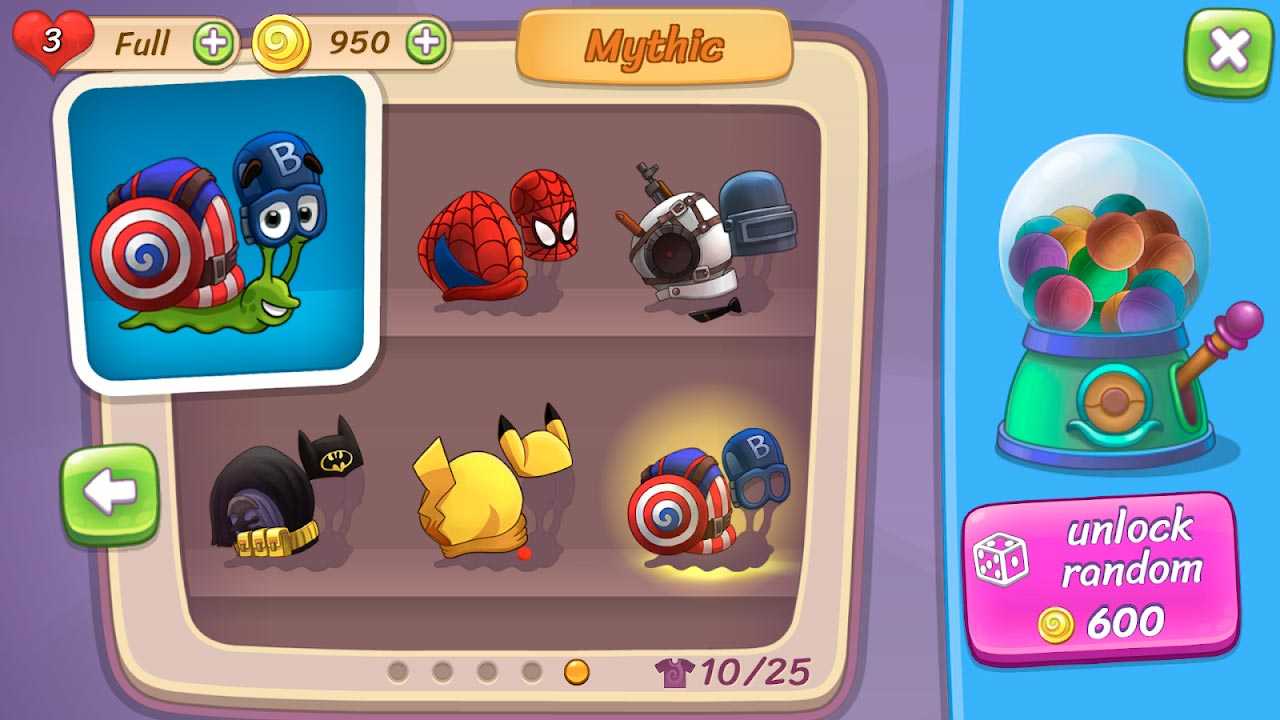Viewport: 1280px width, 720px height.
Task: Pick the Batman snail costume
Action: point(283,489)
